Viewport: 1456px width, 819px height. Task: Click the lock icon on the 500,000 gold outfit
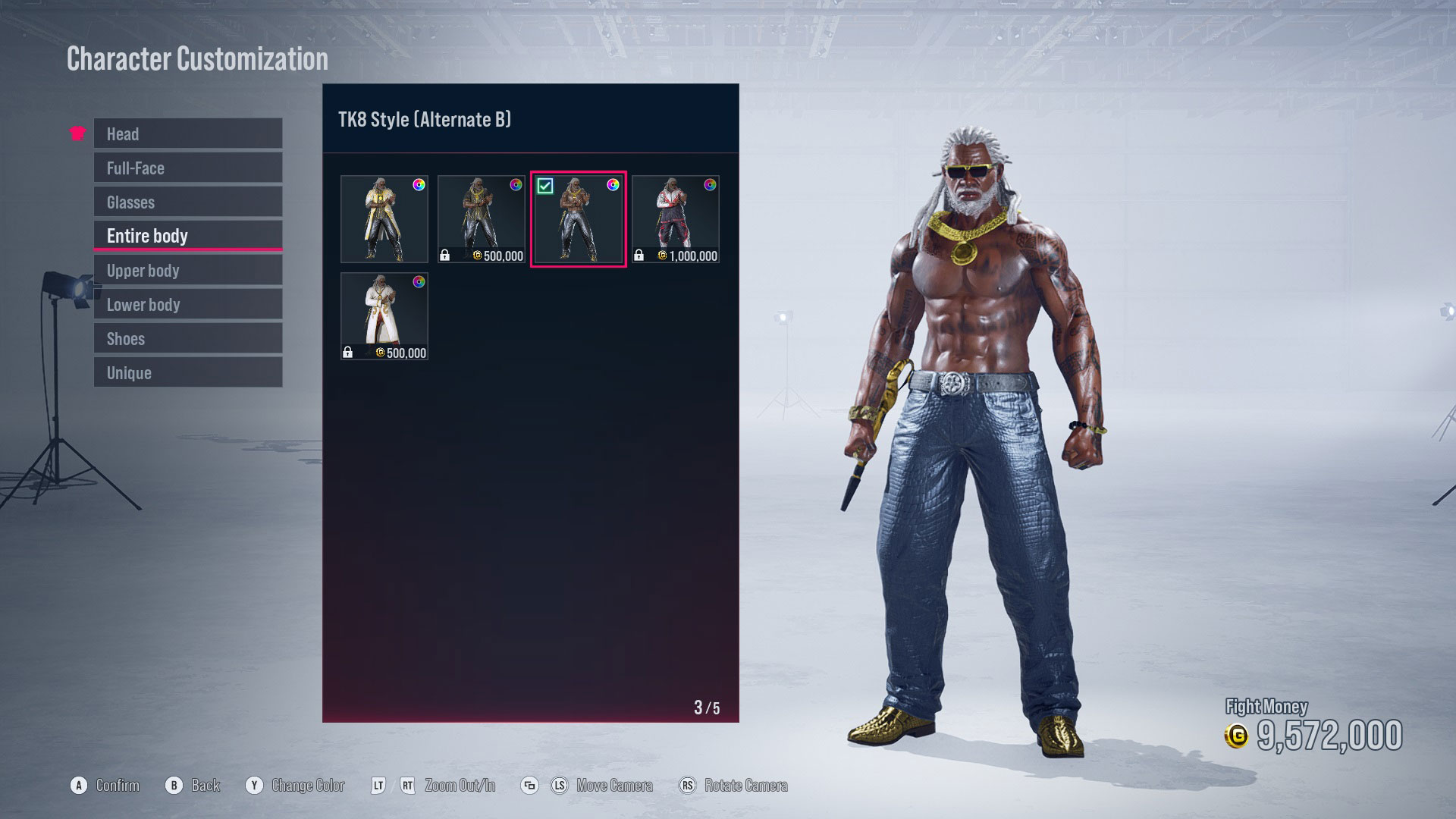coord(445,254)
